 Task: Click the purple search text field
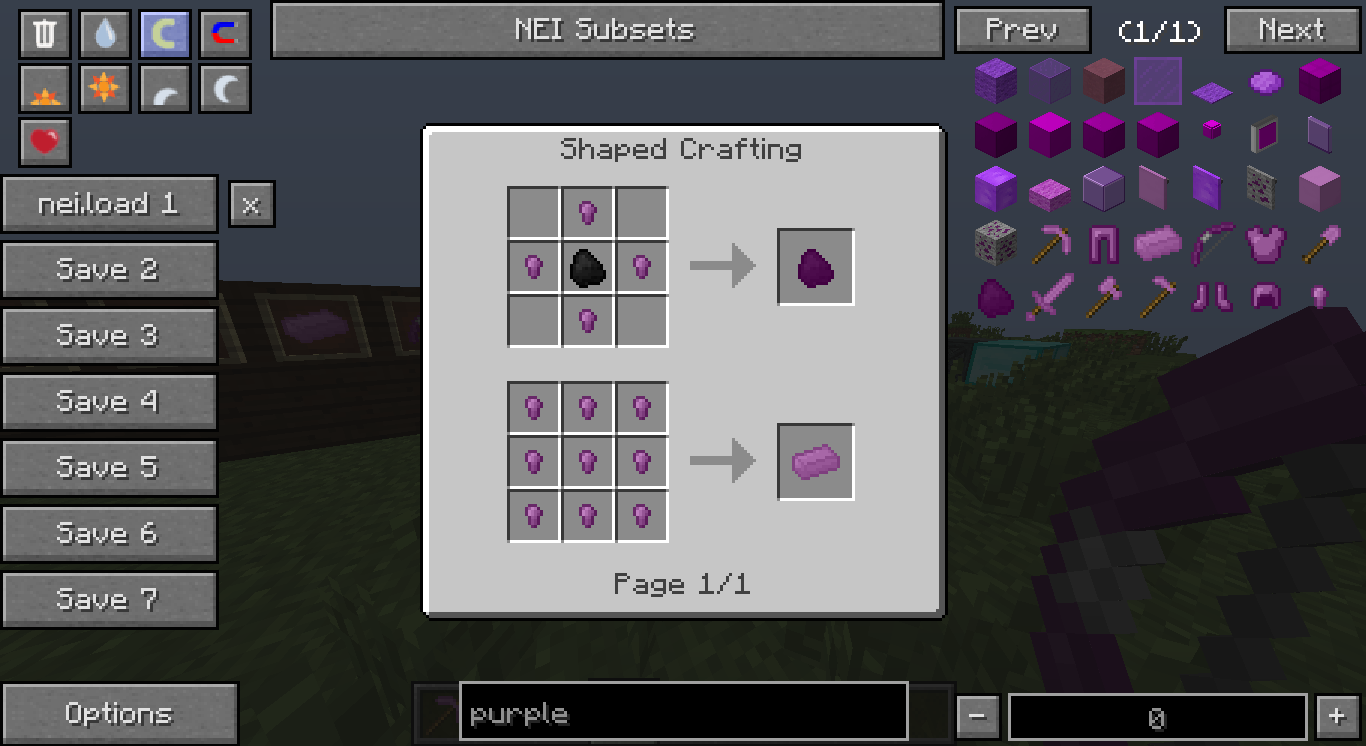pos(683,713)
